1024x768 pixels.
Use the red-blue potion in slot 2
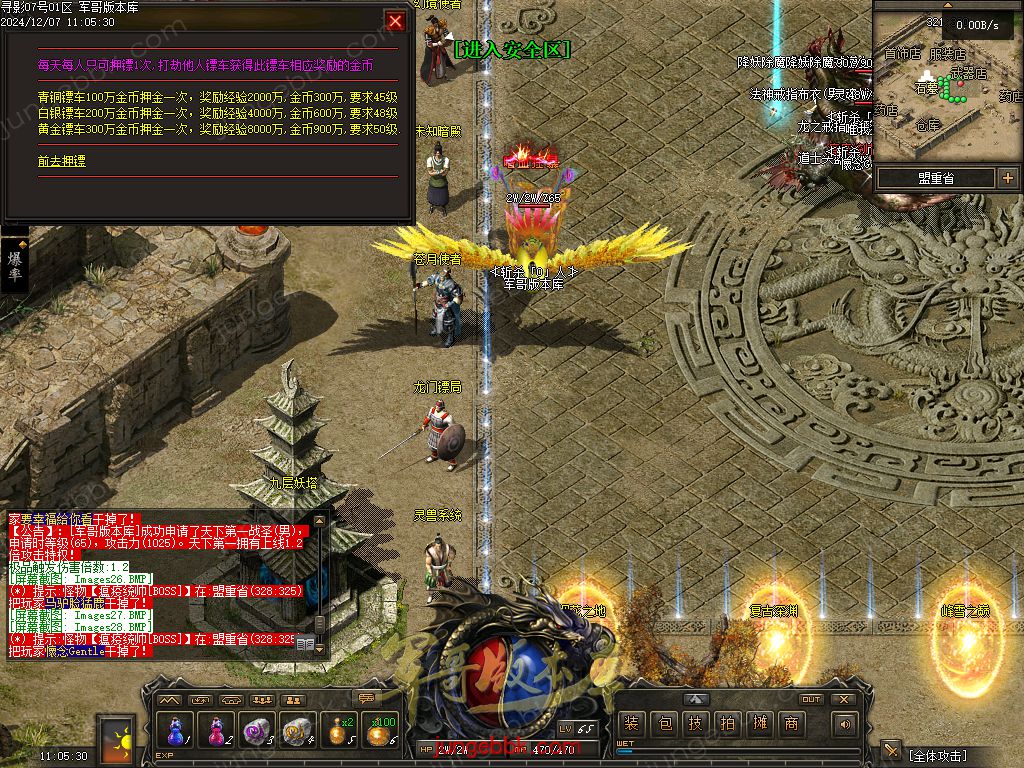pos(216,729)
